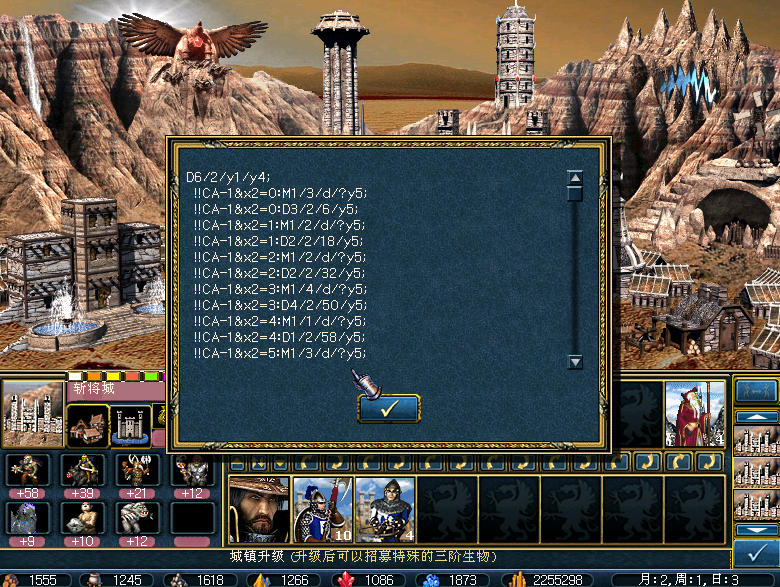
Task: Click the dialog scrollbar down arrow
Action: coord(575,361)
